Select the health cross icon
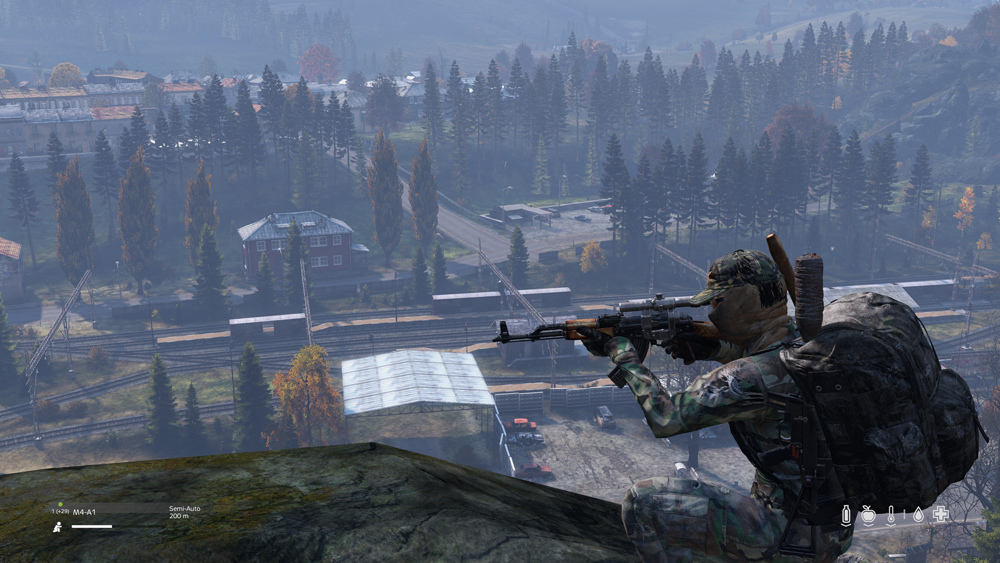 (x=940, y=514)
